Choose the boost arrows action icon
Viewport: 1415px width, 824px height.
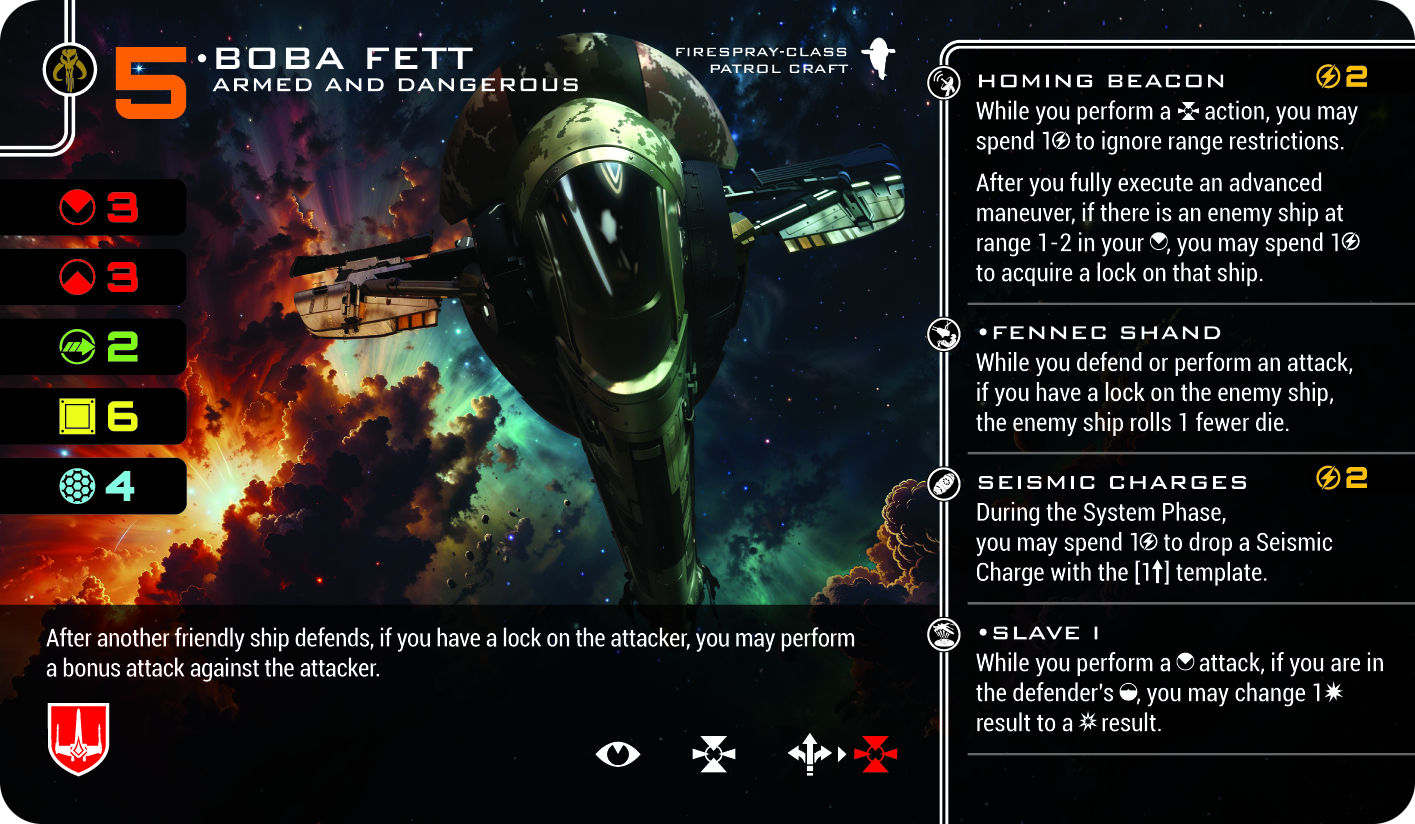[808, 754]
